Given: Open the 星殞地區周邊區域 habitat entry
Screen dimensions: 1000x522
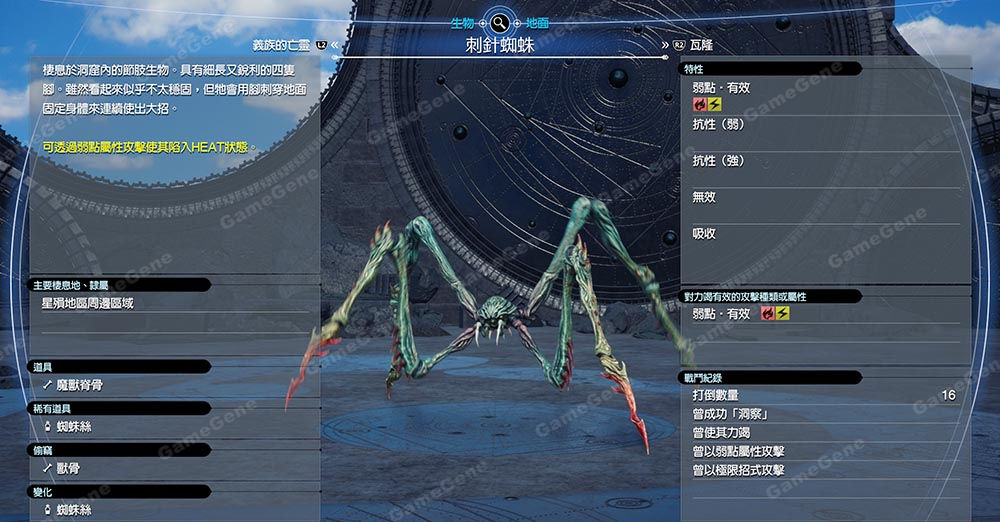Looking at the screenshot, I should [x=120, y=303].
